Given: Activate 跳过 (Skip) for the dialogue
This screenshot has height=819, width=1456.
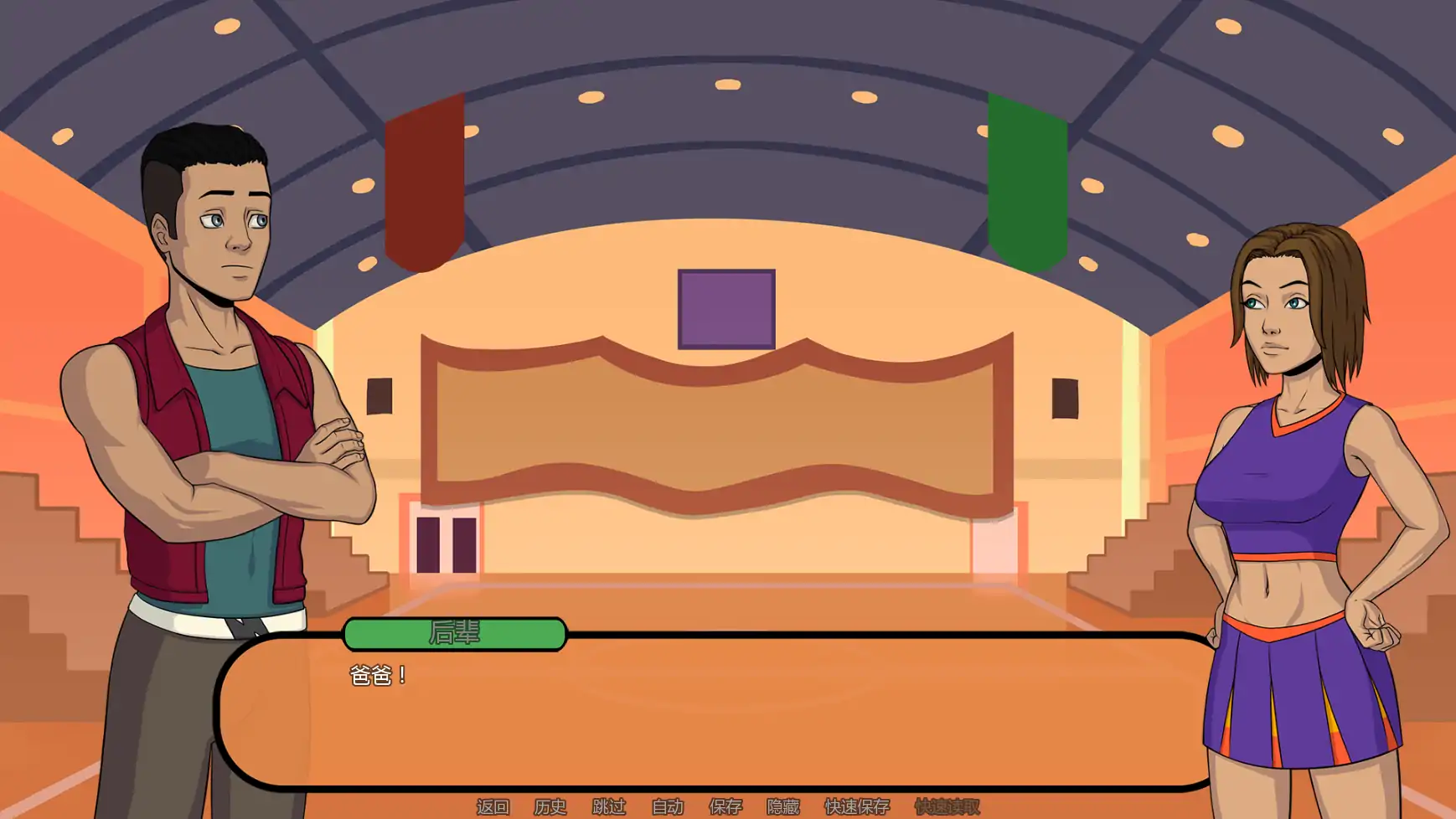Looking at the screenshot, I should click(609, 806).
